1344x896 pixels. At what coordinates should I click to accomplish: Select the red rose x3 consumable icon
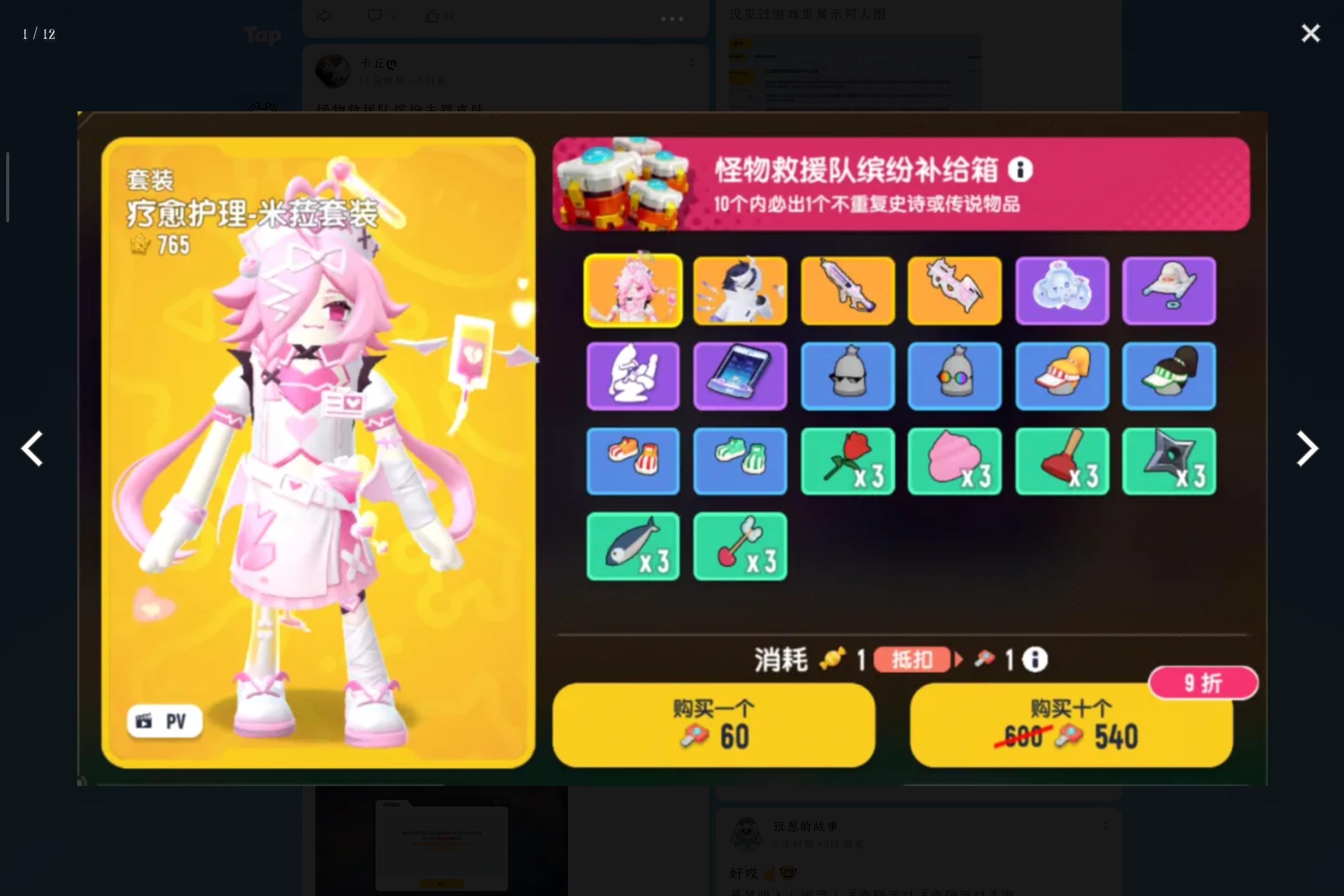tap(847, 461)
